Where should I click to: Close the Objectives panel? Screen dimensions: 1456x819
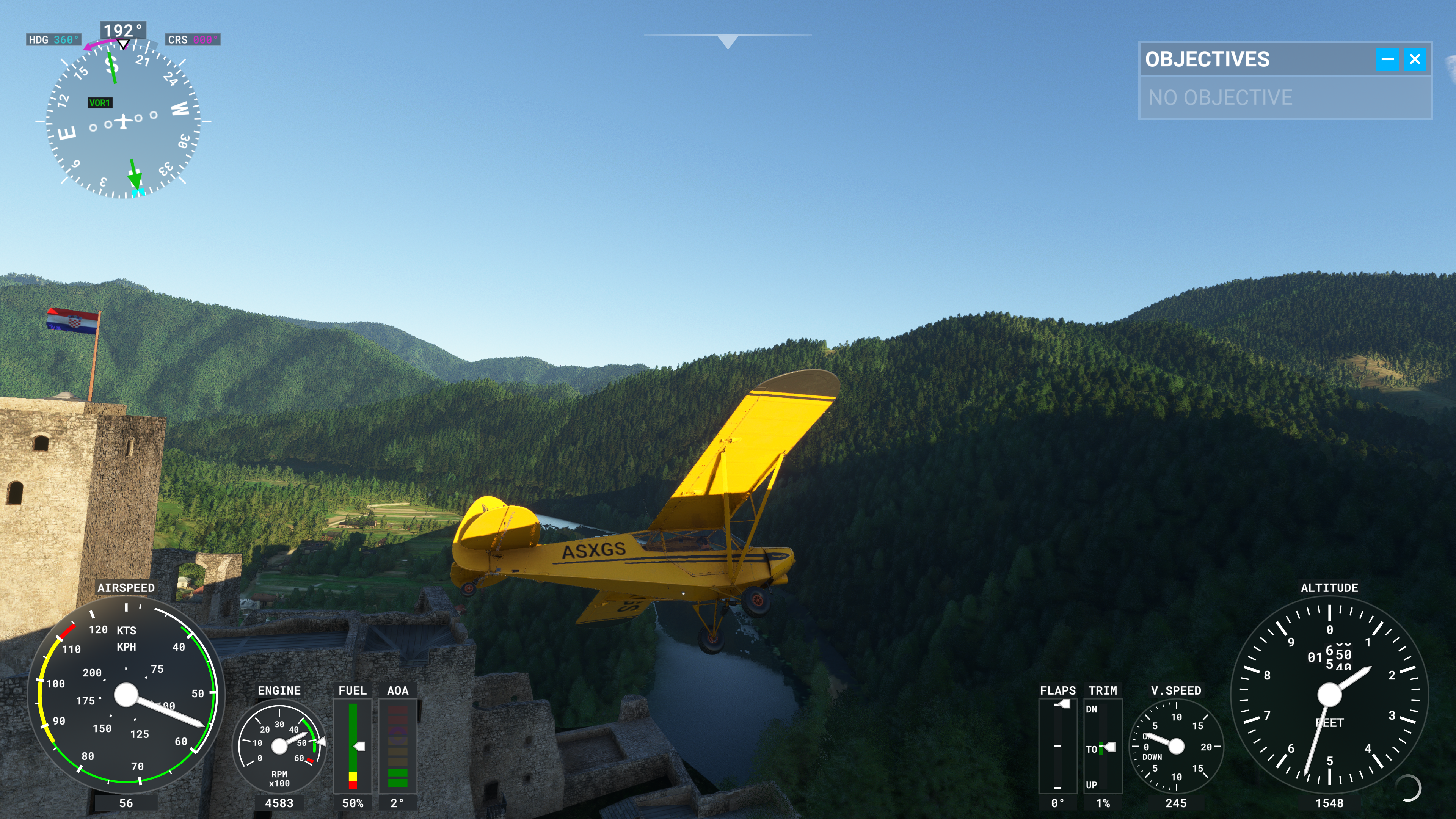1415,60
